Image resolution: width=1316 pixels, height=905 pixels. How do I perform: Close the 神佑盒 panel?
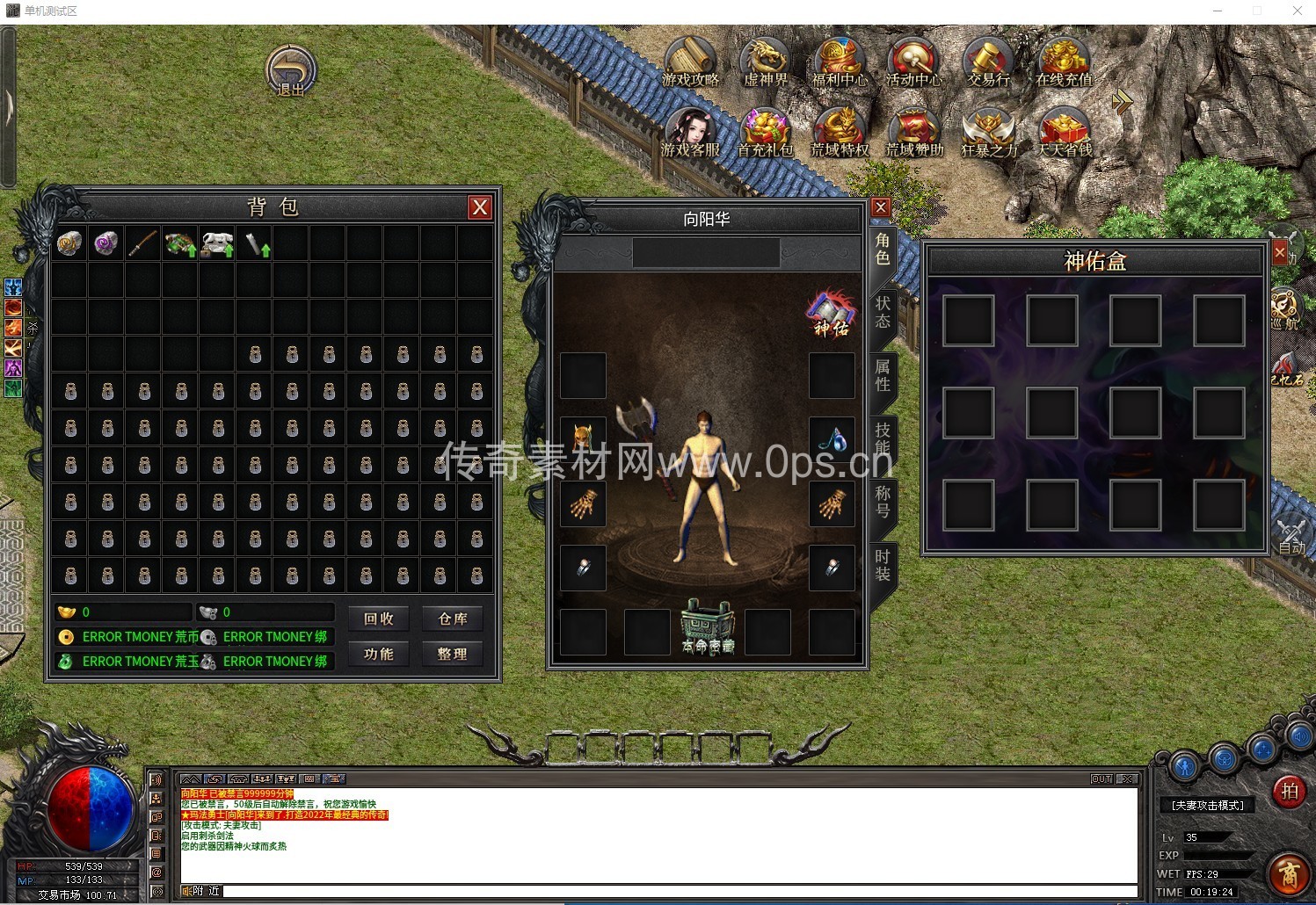[x=1279, y=253]
